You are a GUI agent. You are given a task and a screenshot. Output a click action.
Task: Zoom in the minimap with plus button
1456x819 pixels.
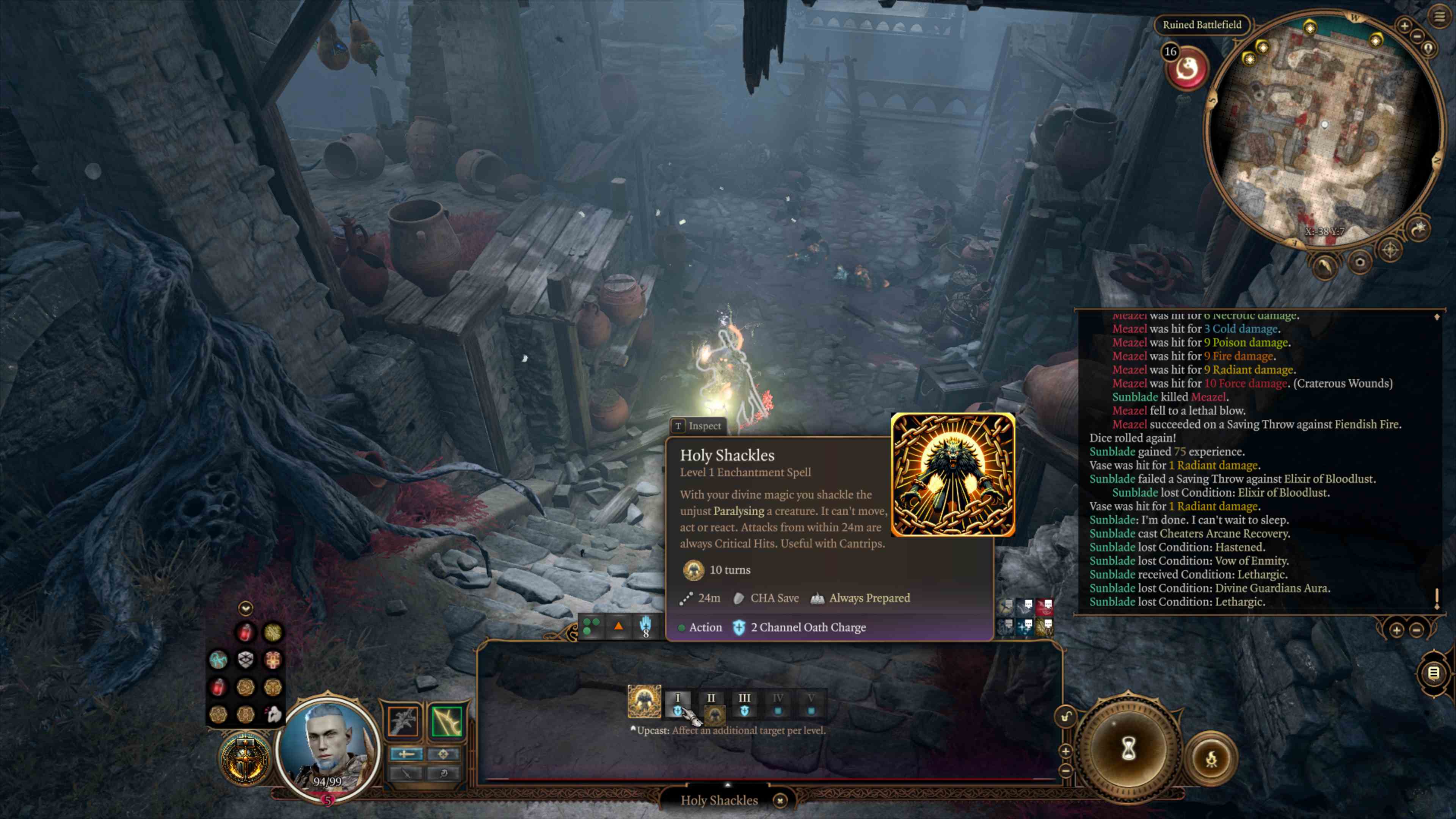tap(1404, 25)
